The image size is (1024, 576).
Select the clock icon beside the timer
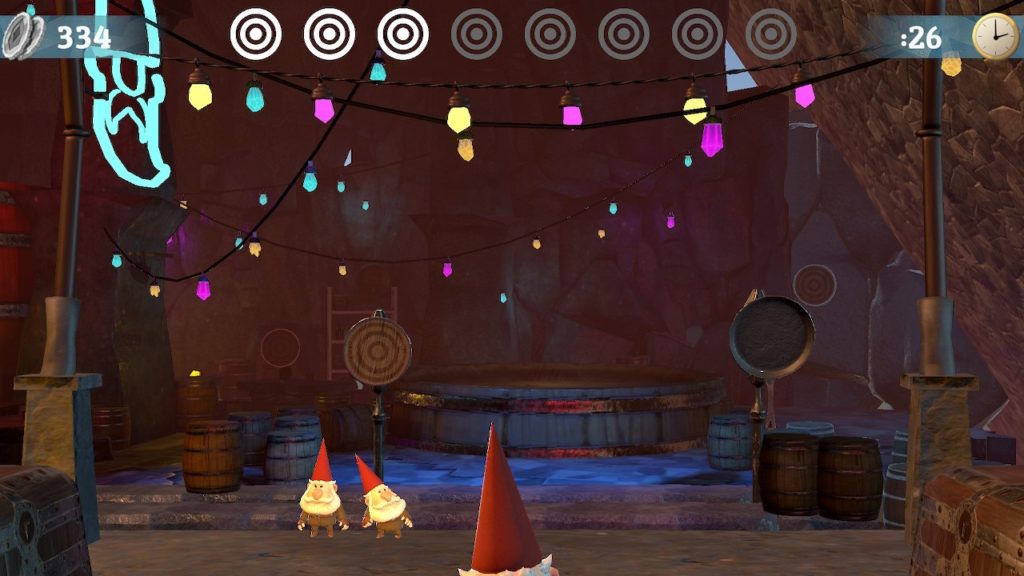[x=993, y=37]
